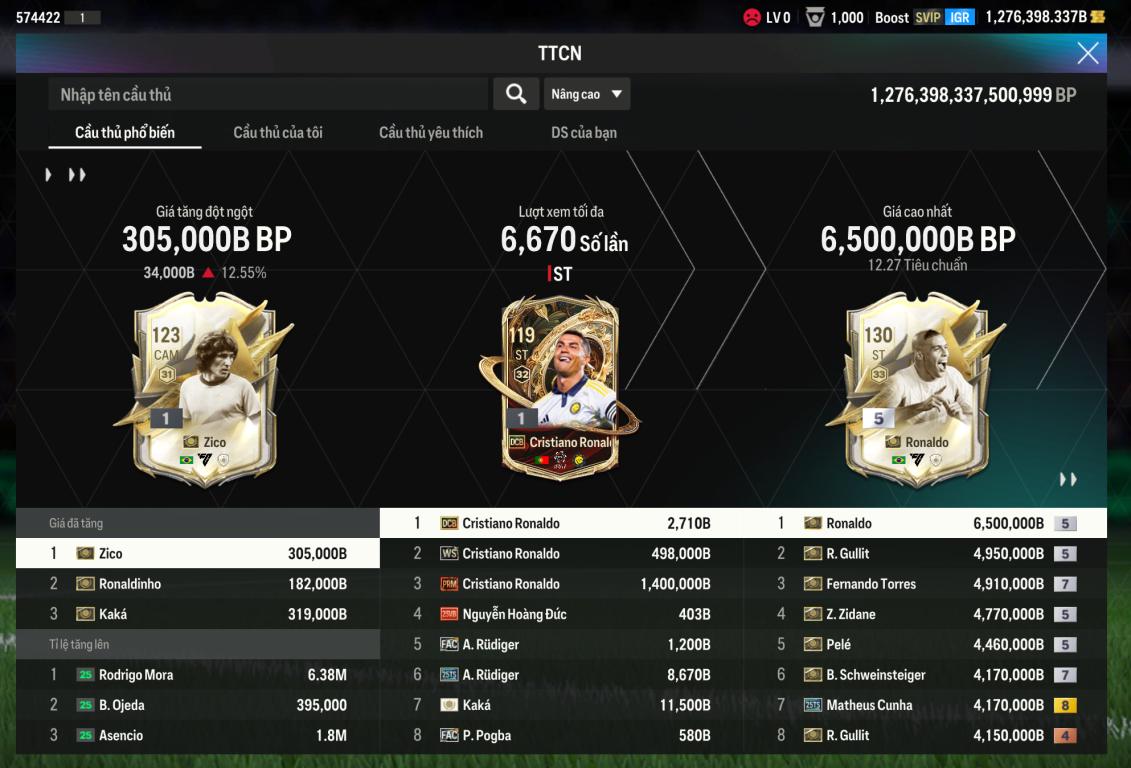Switch to the Cầu thủ của tôi tab
Image resolution: width=1131 pixels, height=768 pixels.
pos(278,132)
